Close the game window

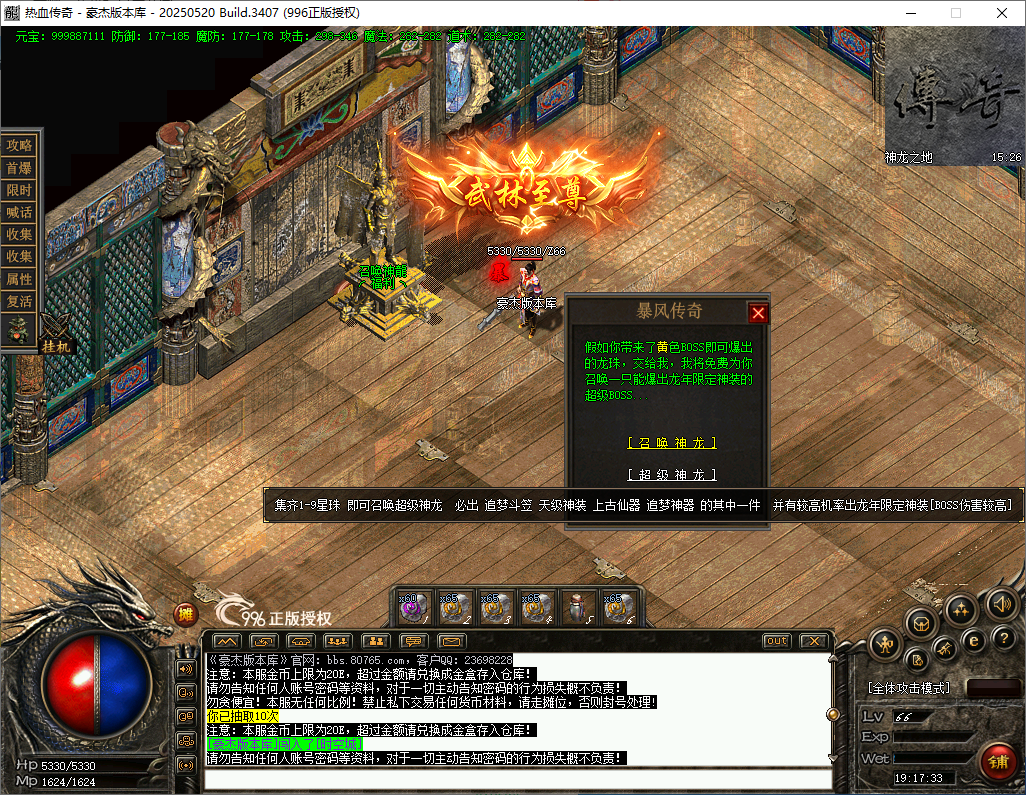click(x=1002, y=13)
